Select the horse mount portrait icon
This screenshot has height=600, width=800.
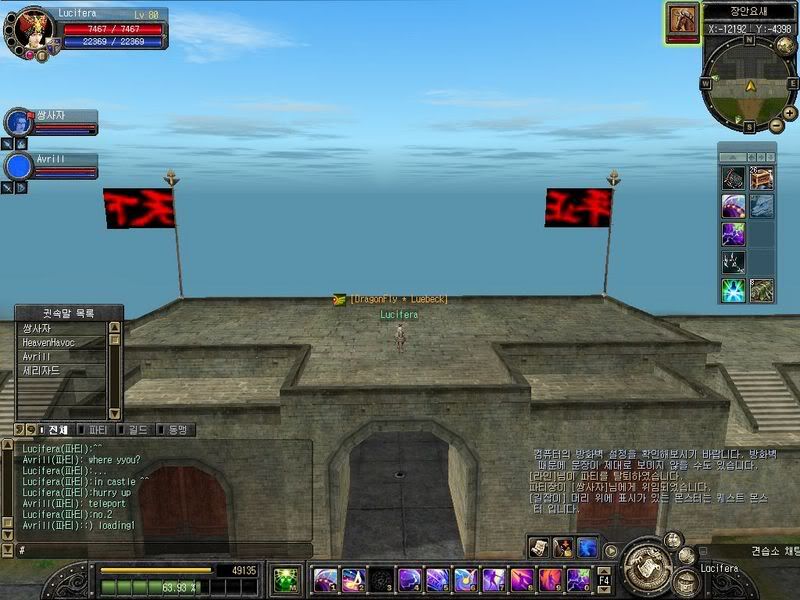[683, 20]
